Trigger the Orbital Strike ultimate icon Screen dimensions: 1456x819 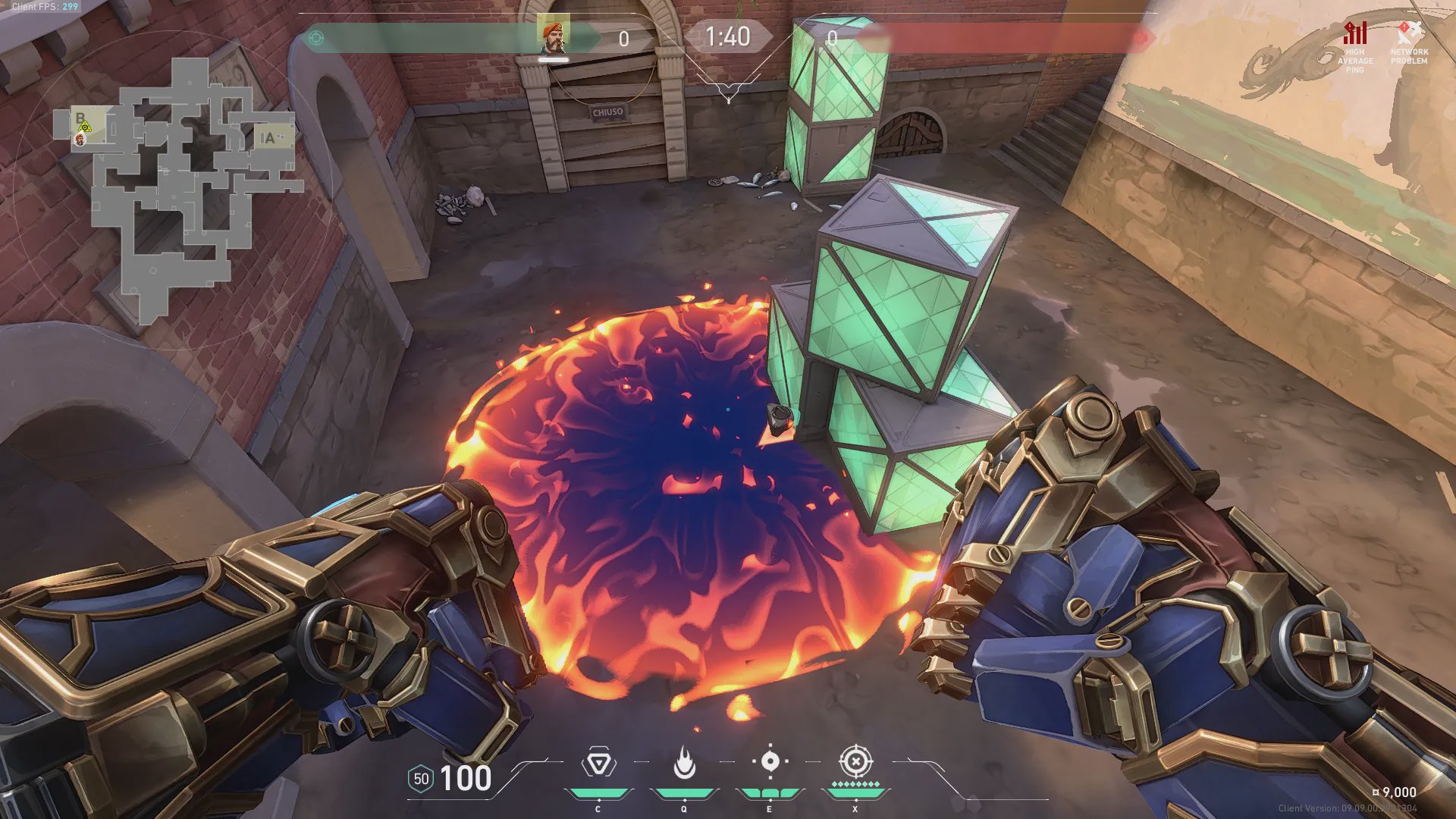pyautogui.click(x=855, y=761)
